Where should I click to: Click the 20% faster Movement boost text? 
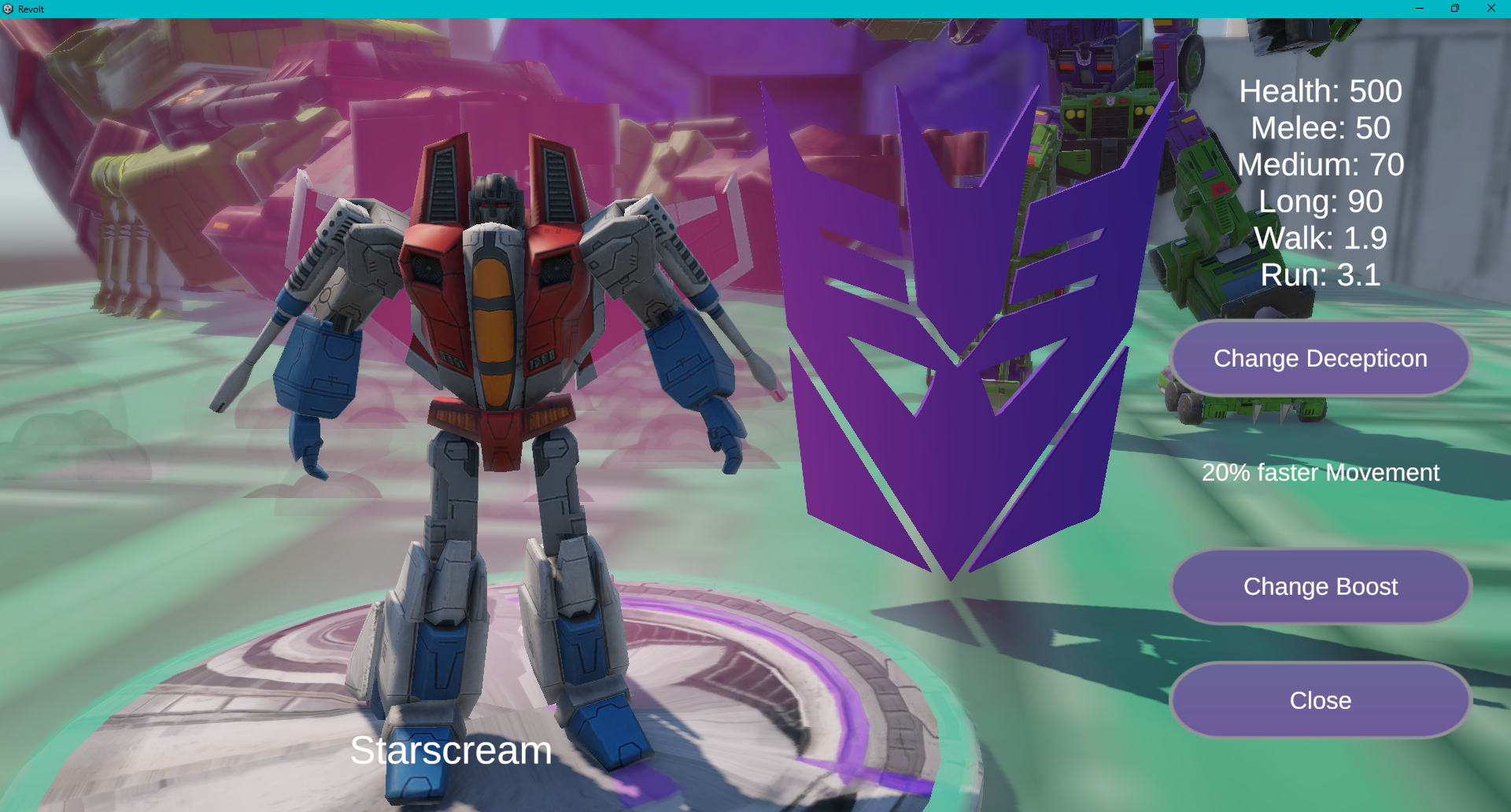[1321, 472]
